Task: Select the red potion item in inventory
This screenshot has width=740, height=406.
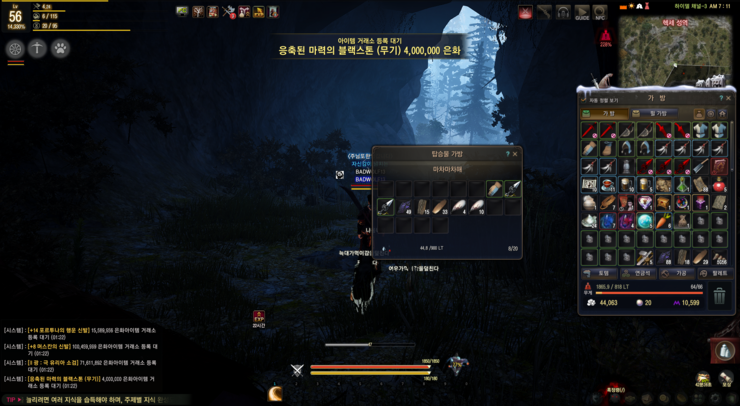Action: (719, 185)
